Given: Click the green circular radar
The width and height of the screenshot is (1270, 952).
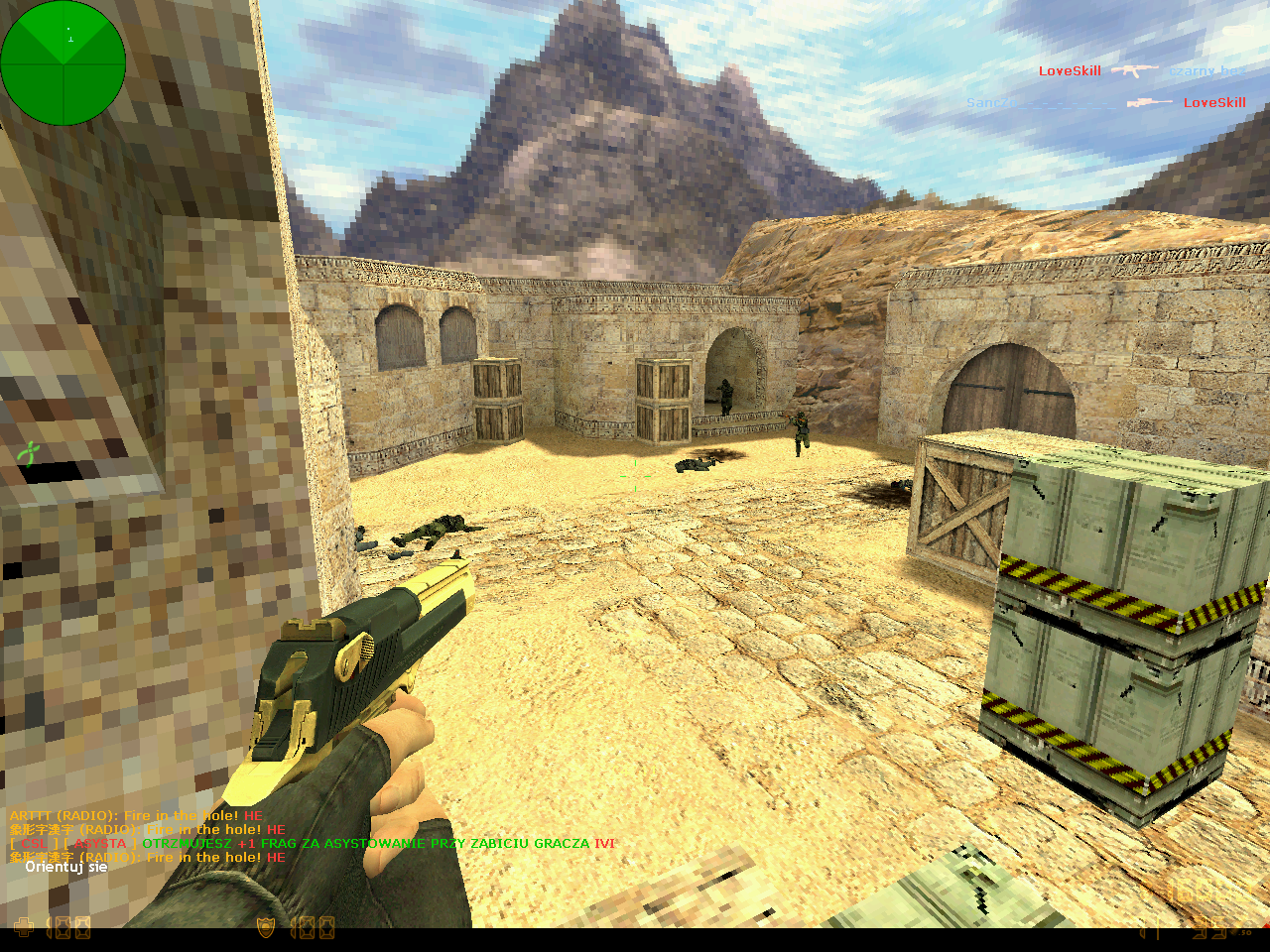Looking at the screenshot, I should click(x=63, y=63).
